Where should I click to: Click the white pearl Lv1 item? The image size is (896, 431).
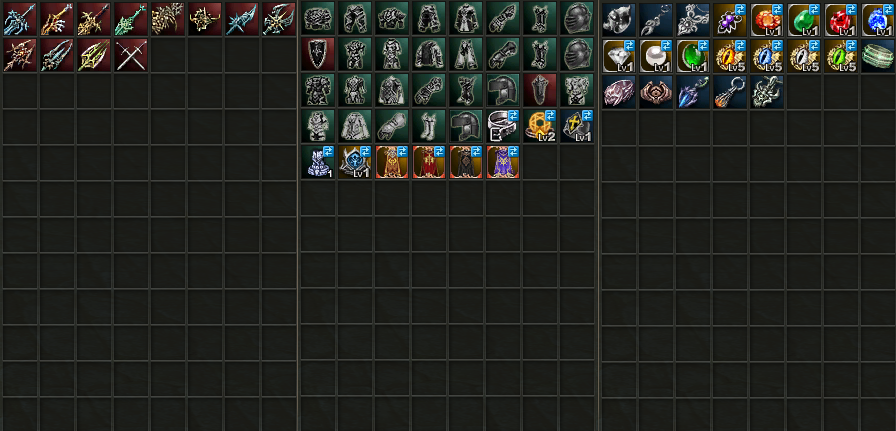pos(656,56)
